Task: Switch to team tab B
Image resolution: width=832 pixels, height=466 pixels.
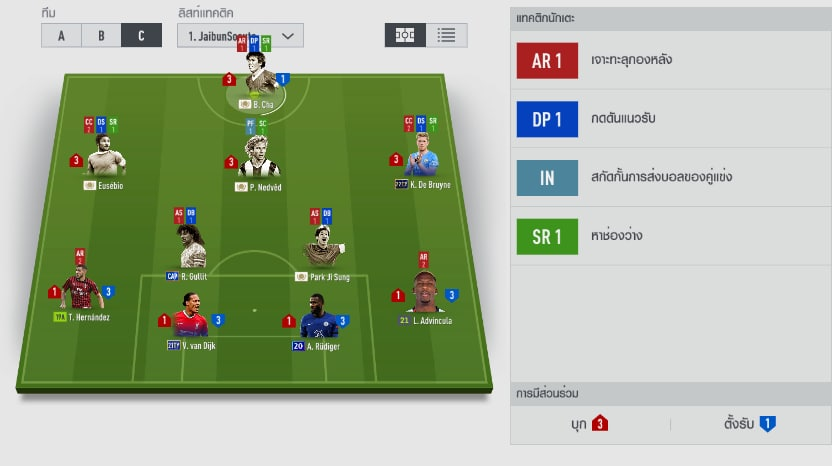Action: (101, 35)
